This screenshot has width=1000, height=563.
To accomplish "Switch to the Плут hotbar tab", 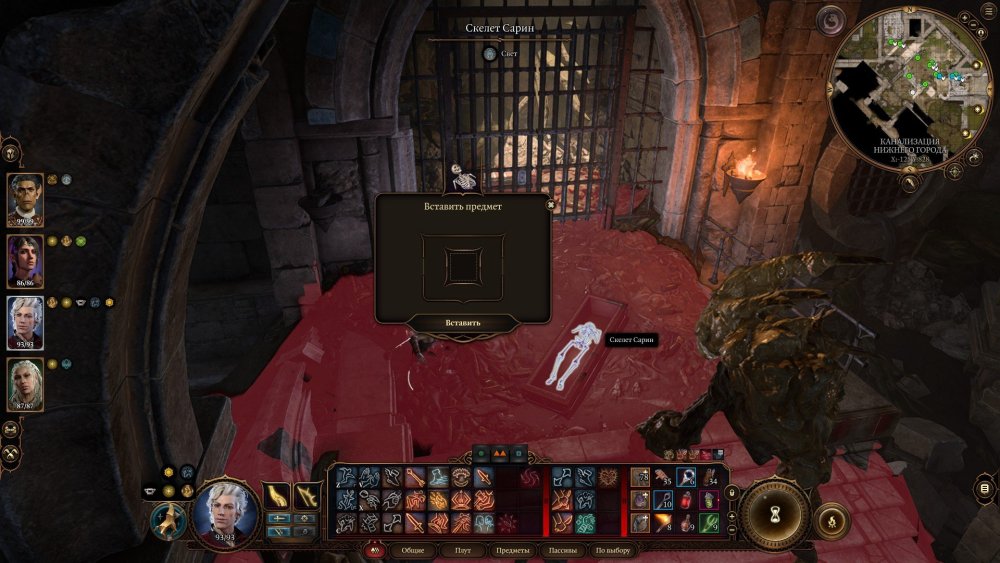I will 462,551.
